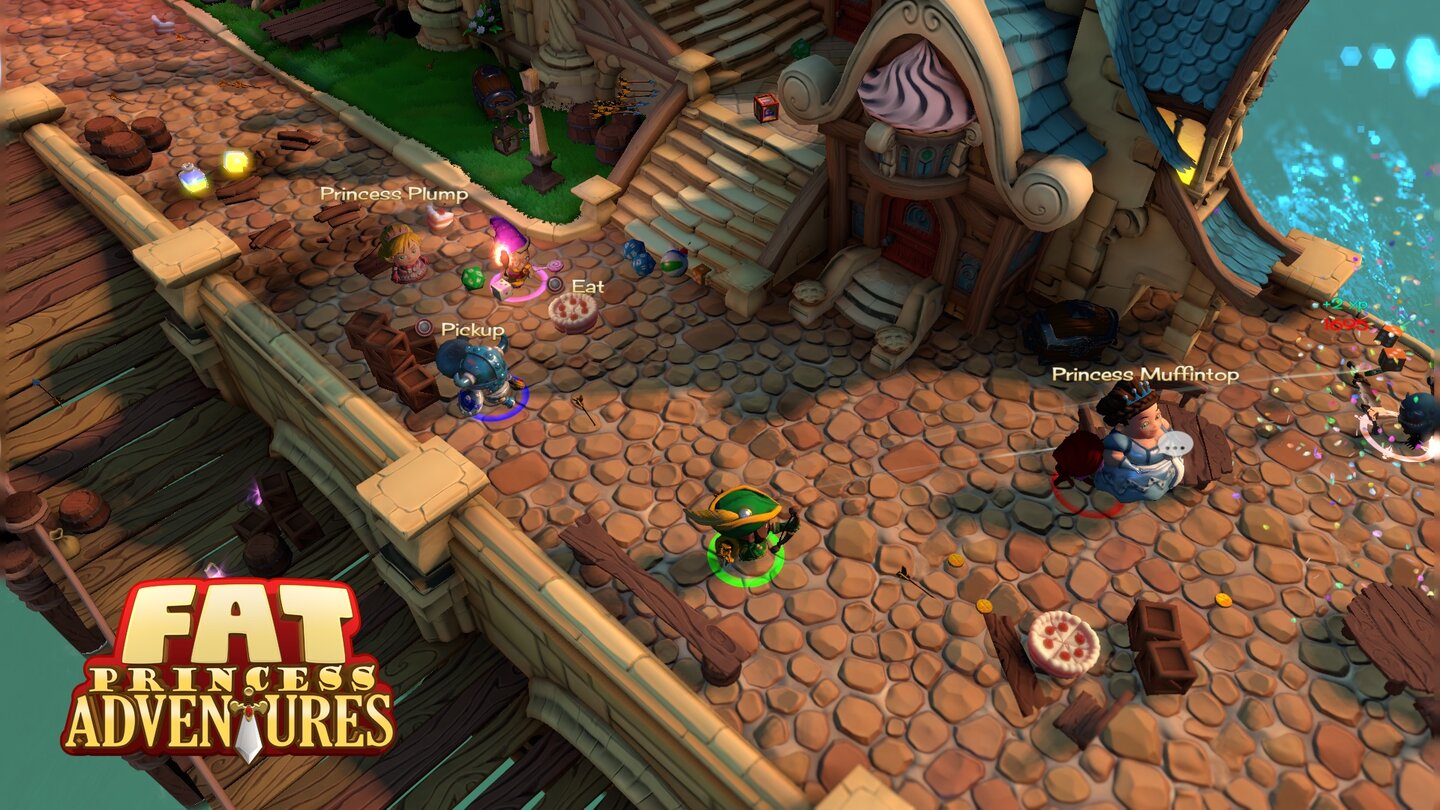Screen dimensions: 1440x810
Task: Click the Eat text label above the cake
Action: 587,287
